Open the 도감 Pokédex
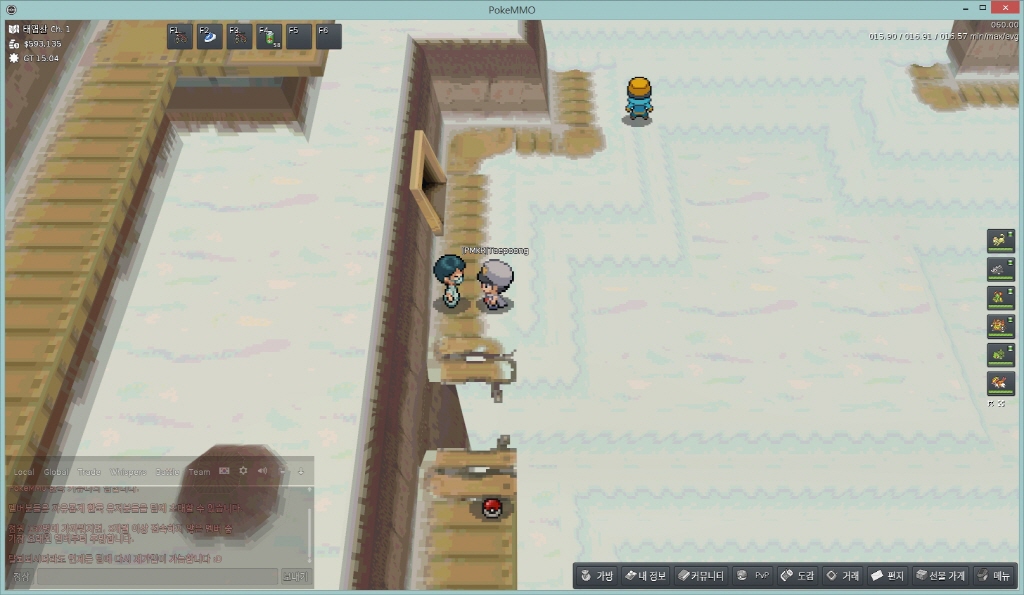 coord(797,576)
